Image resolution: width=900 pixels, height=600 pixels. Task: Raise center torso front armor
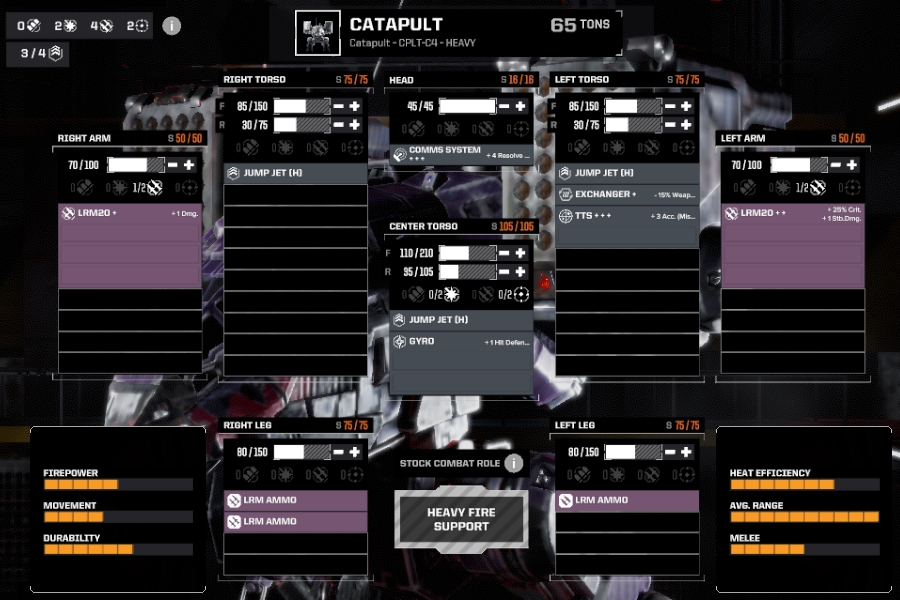coord(520,254)
